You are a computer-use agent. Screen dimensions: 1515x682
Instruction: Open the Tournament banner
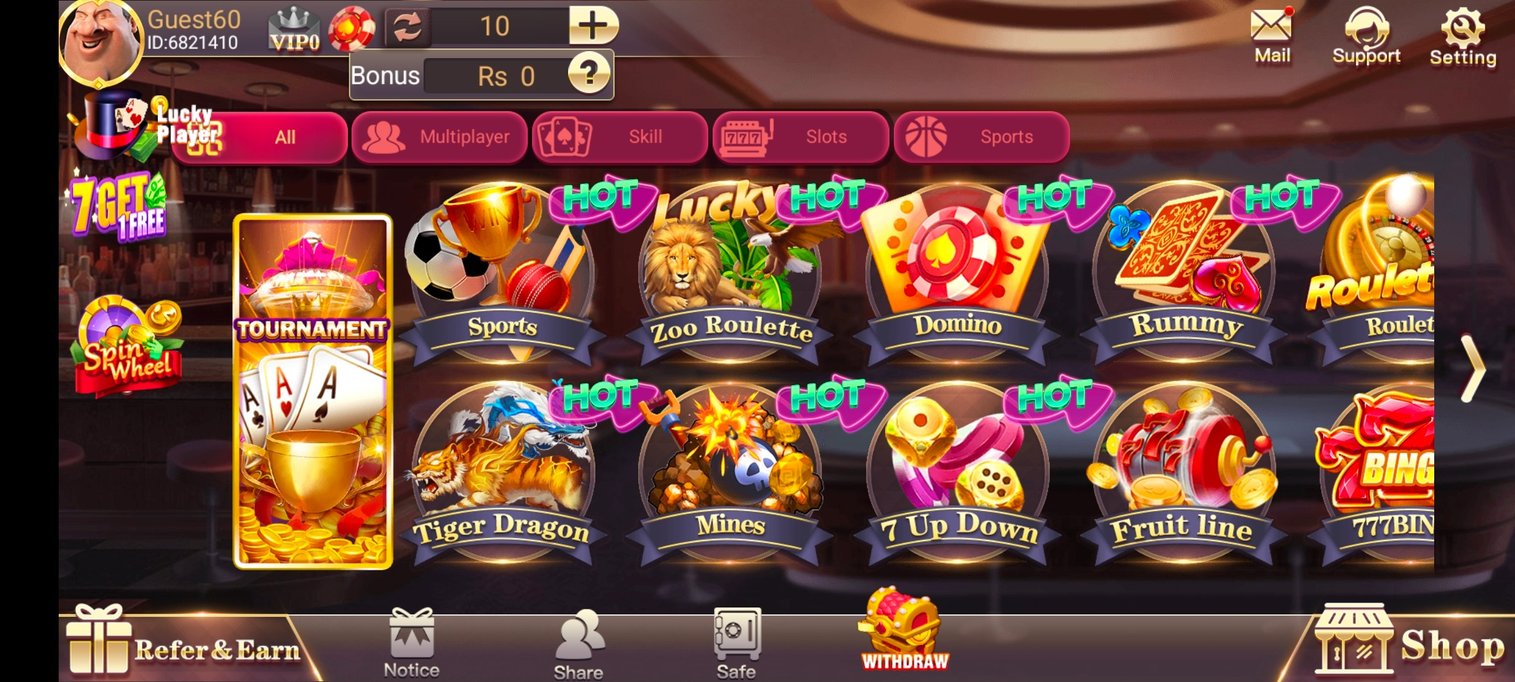point(312,391)
